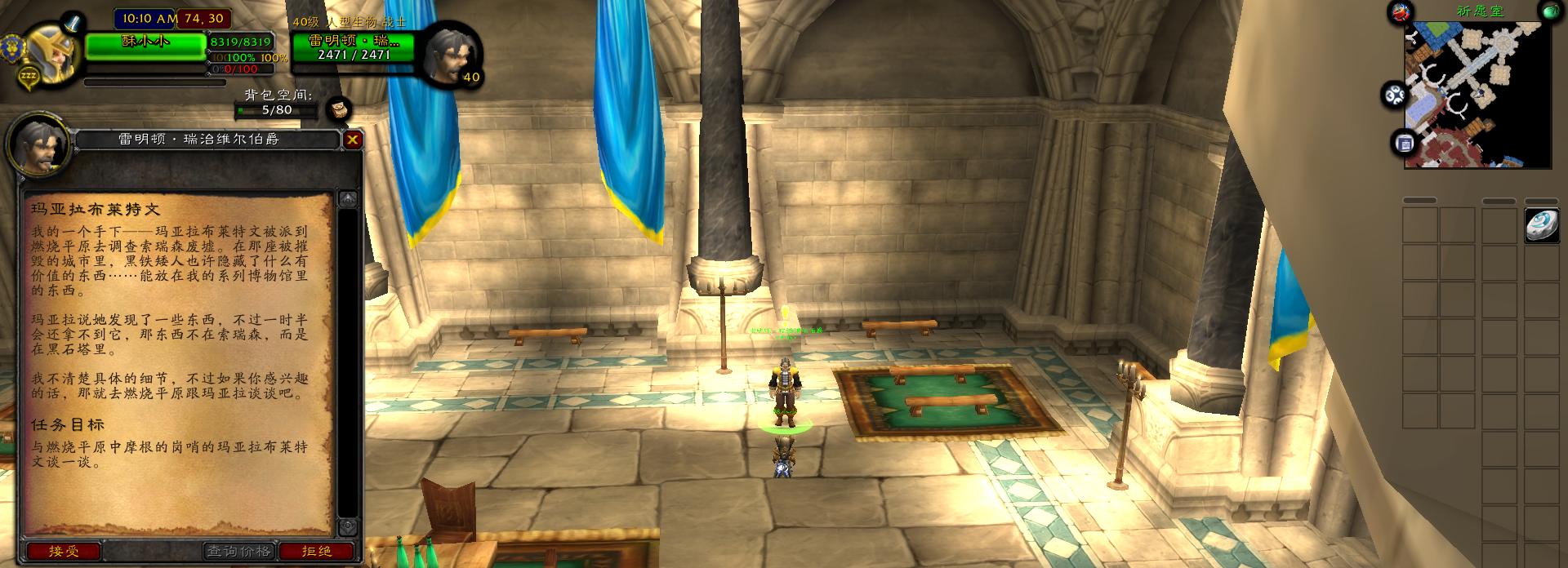Decline the quest with the 拒绝 button
The height and width of the screenshot is (568, 1568).
coord(317,552)
